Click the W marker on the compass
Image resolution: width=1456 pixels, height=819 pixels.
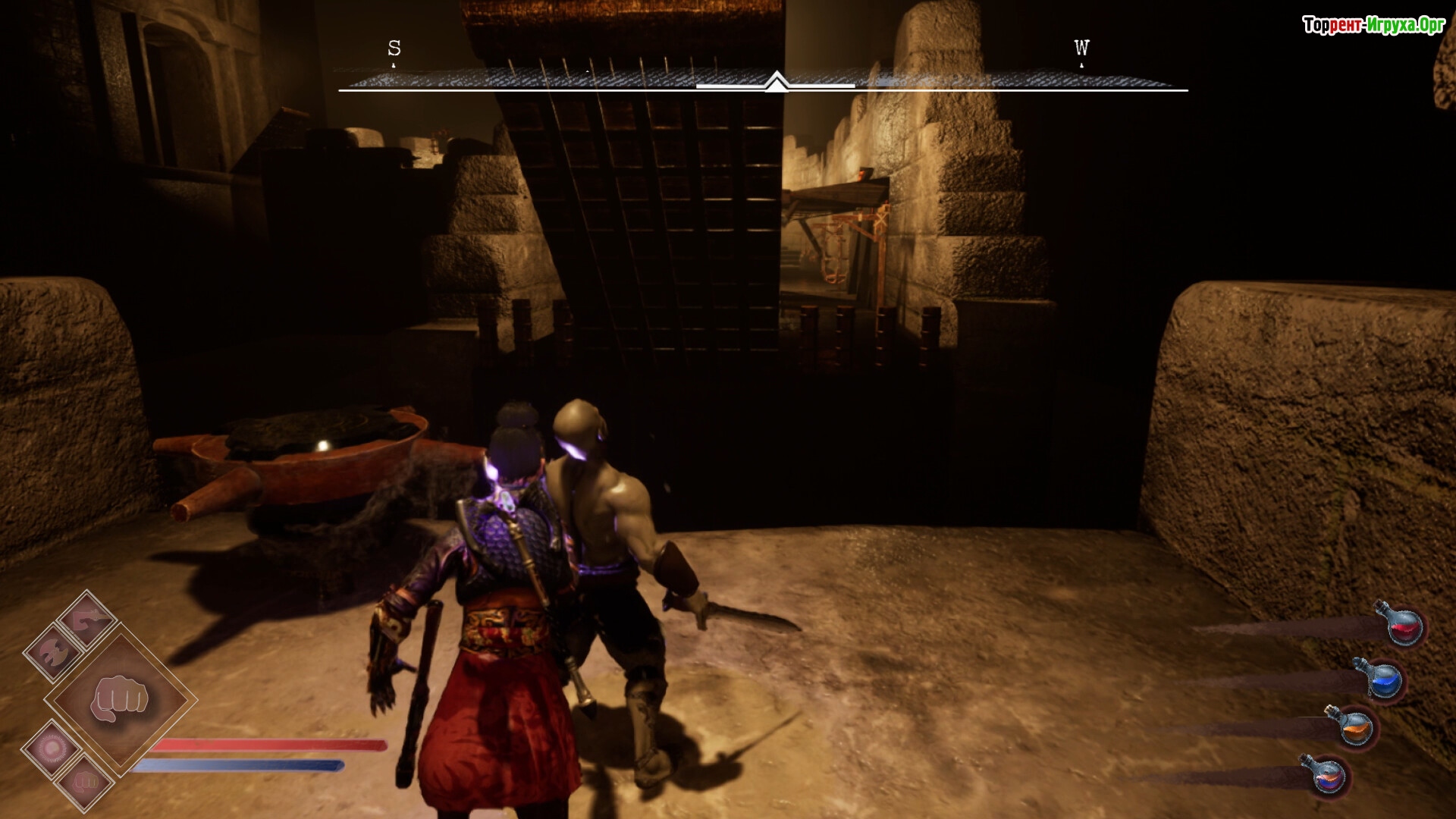tap(1081, 49)
